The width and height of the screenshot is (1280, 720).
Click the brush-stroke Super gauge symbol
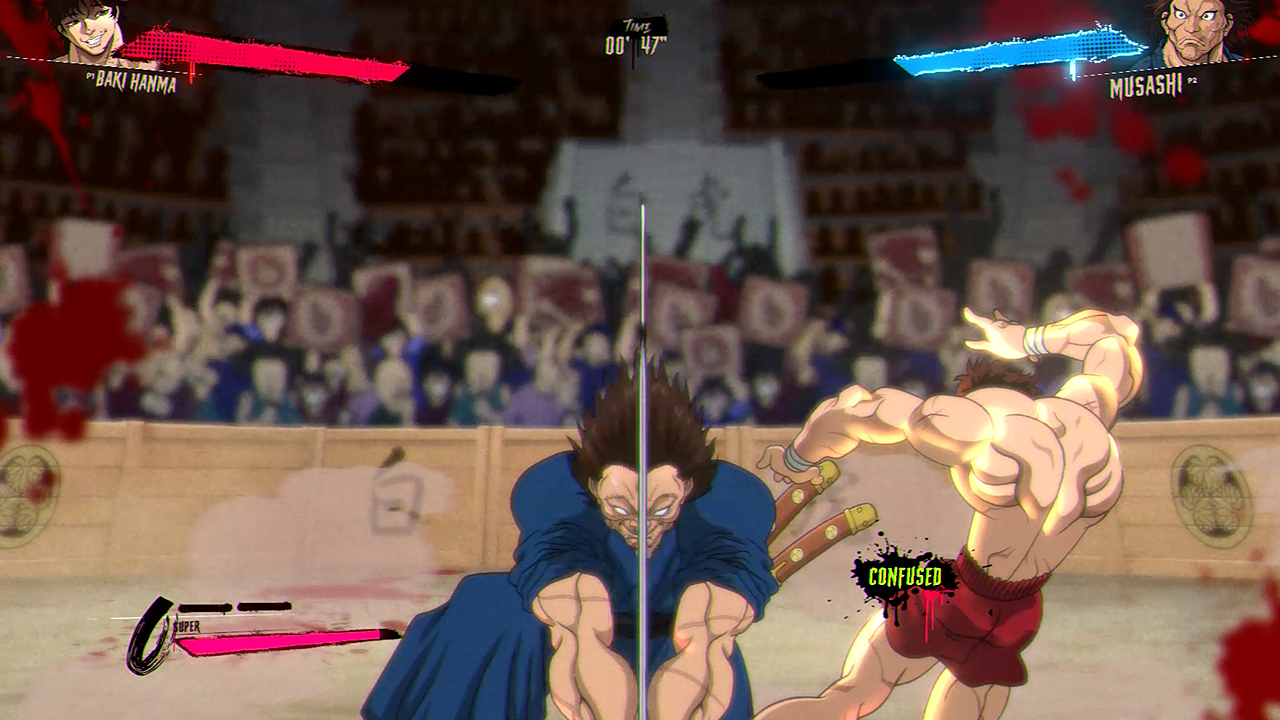(x=148, y=628)
